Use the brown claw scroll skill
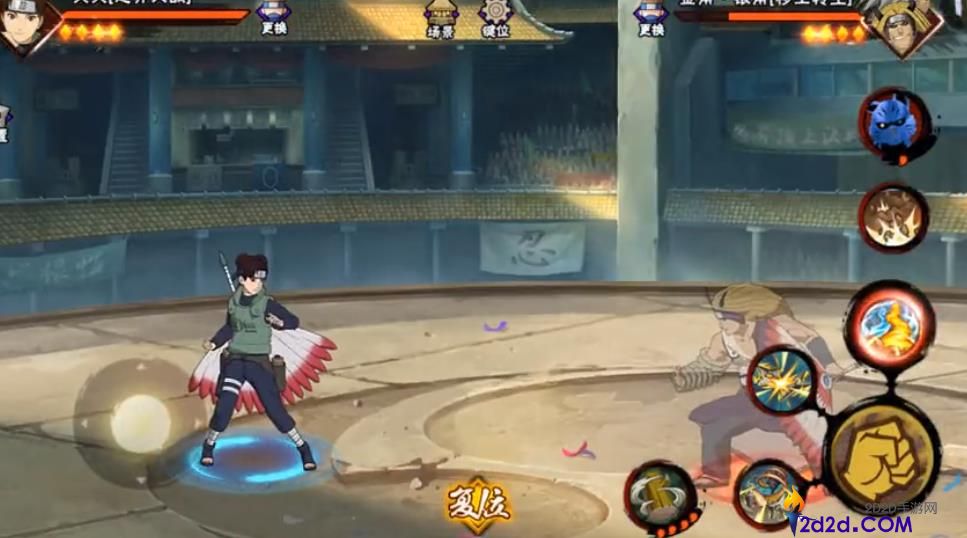967x538 pixels. (892, 217)
